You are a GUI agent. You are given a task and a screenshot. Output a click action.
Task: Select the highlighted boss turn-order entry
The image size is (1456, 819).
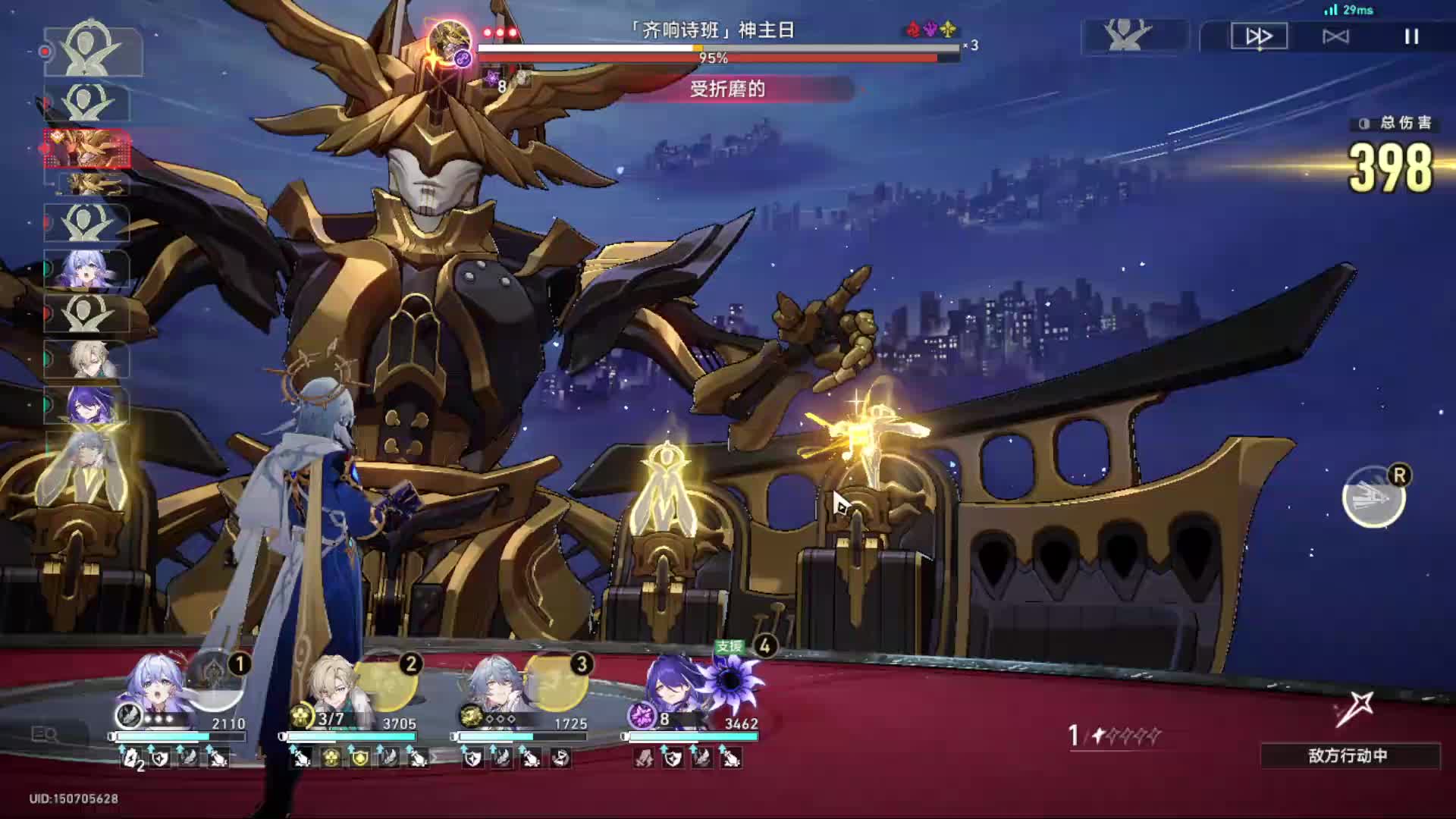[x=88, y=148]
